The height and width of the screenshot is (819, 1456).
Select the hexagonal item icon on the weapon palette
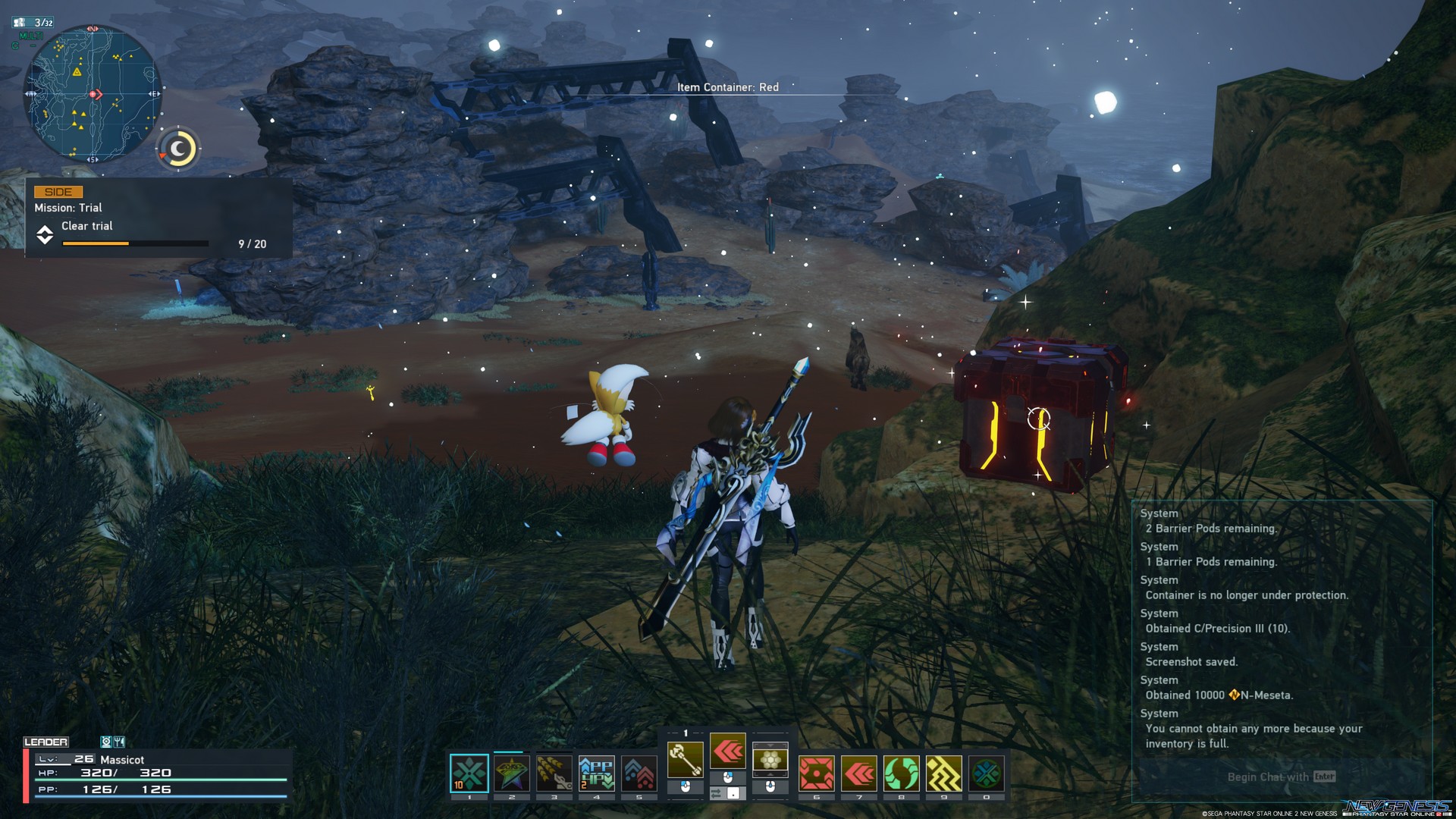[770, 761]
